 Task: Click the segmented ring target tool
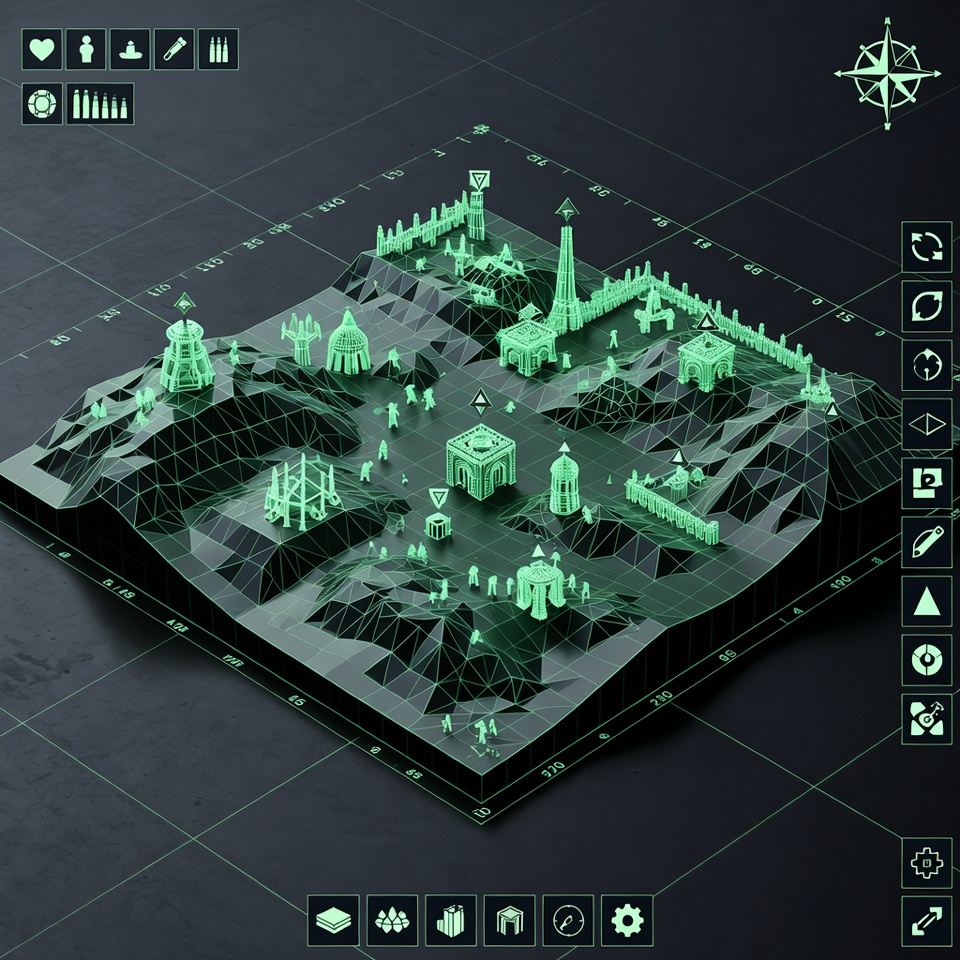[926, 659]
